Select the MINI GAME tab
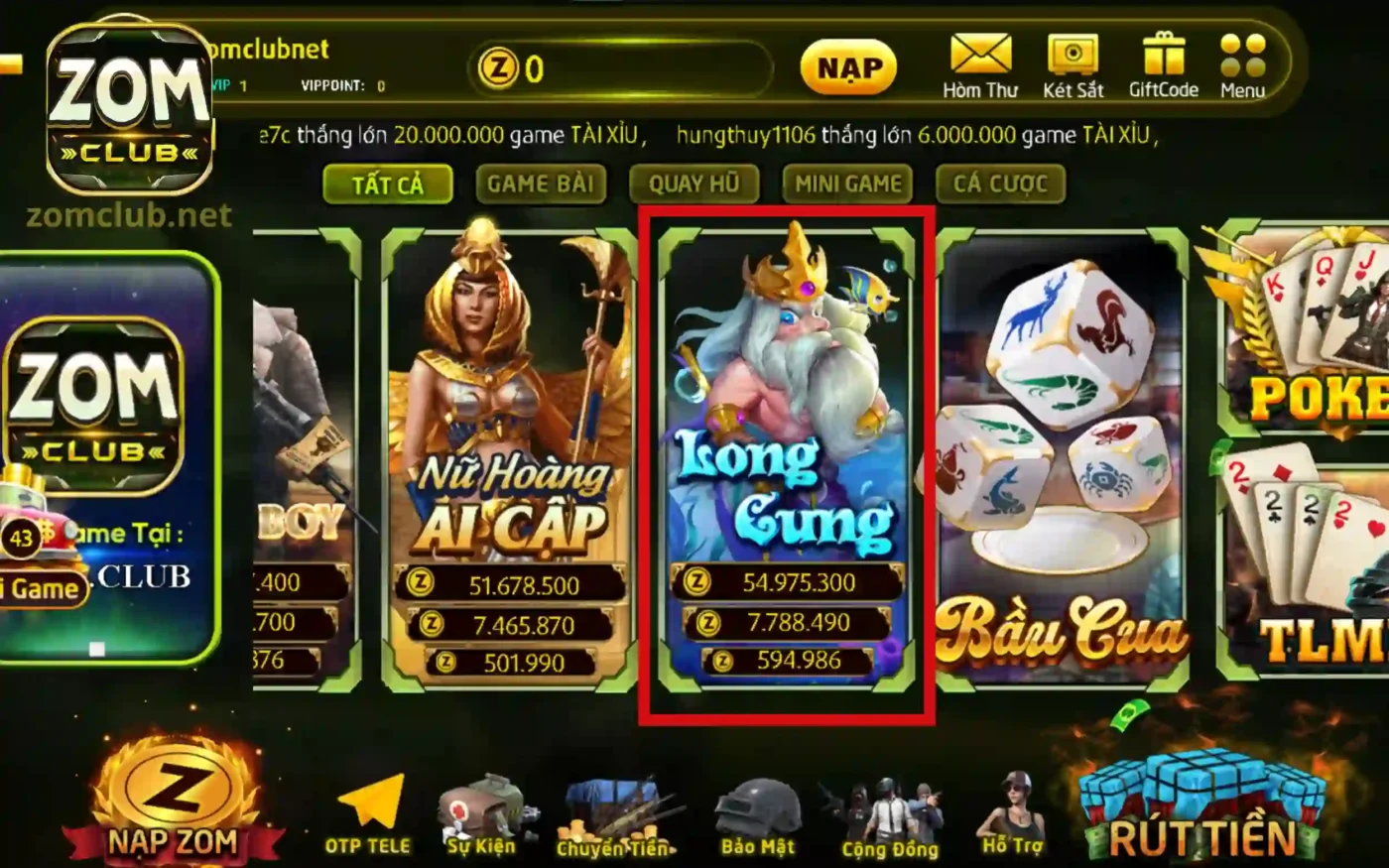 pos(847,184)
